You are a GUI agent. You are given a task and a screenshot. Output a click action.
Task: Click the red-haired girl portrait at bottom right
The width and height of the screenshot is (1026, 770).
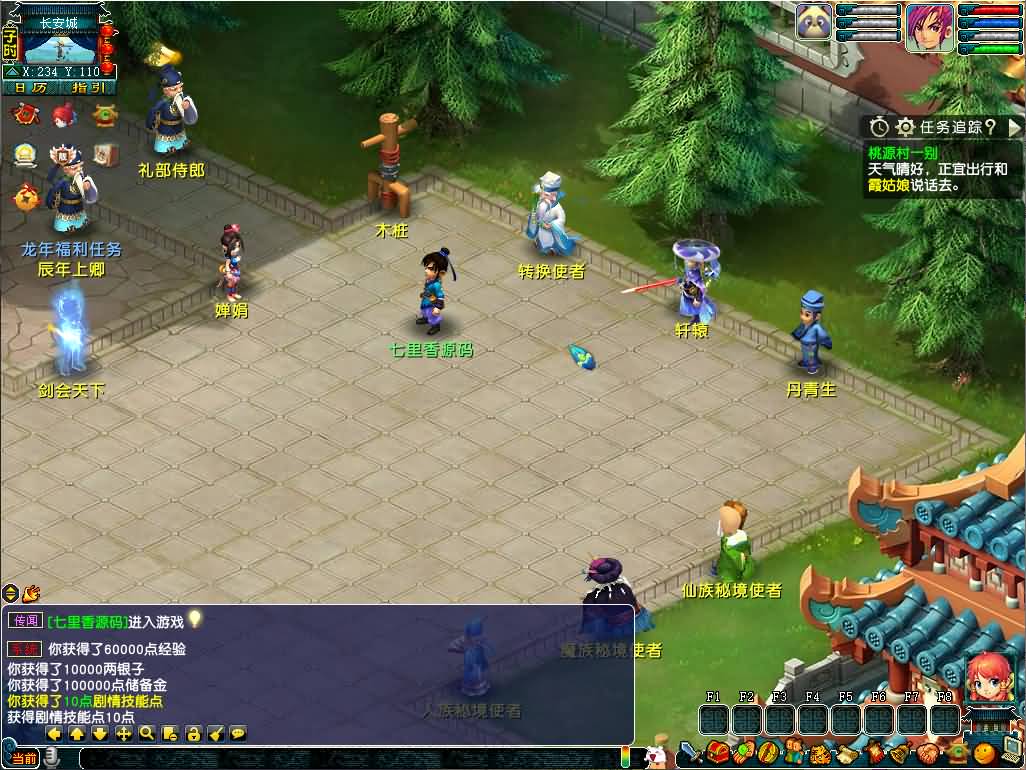pyautogui.click(x=989, y=677)
